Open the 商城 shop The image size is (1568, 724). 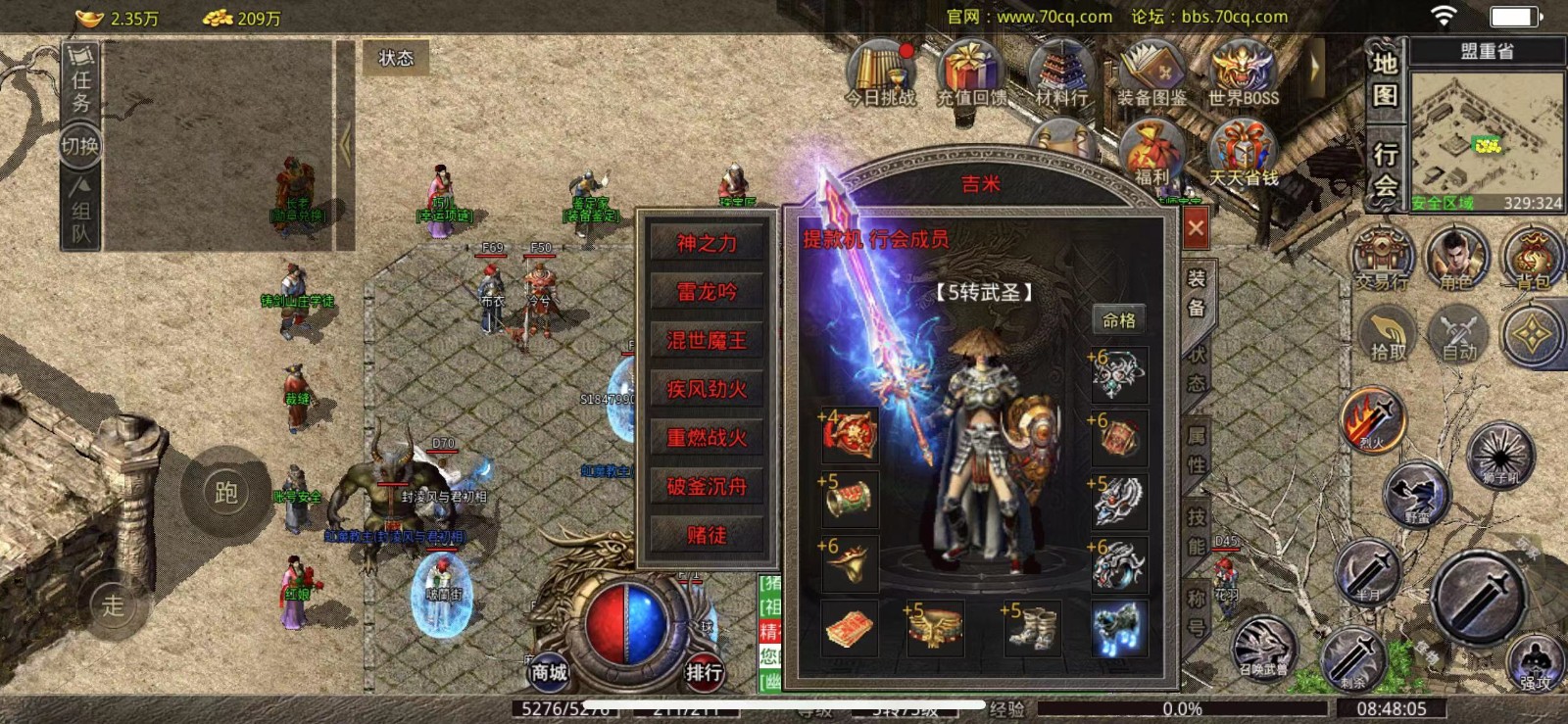(x=549, y=670)
